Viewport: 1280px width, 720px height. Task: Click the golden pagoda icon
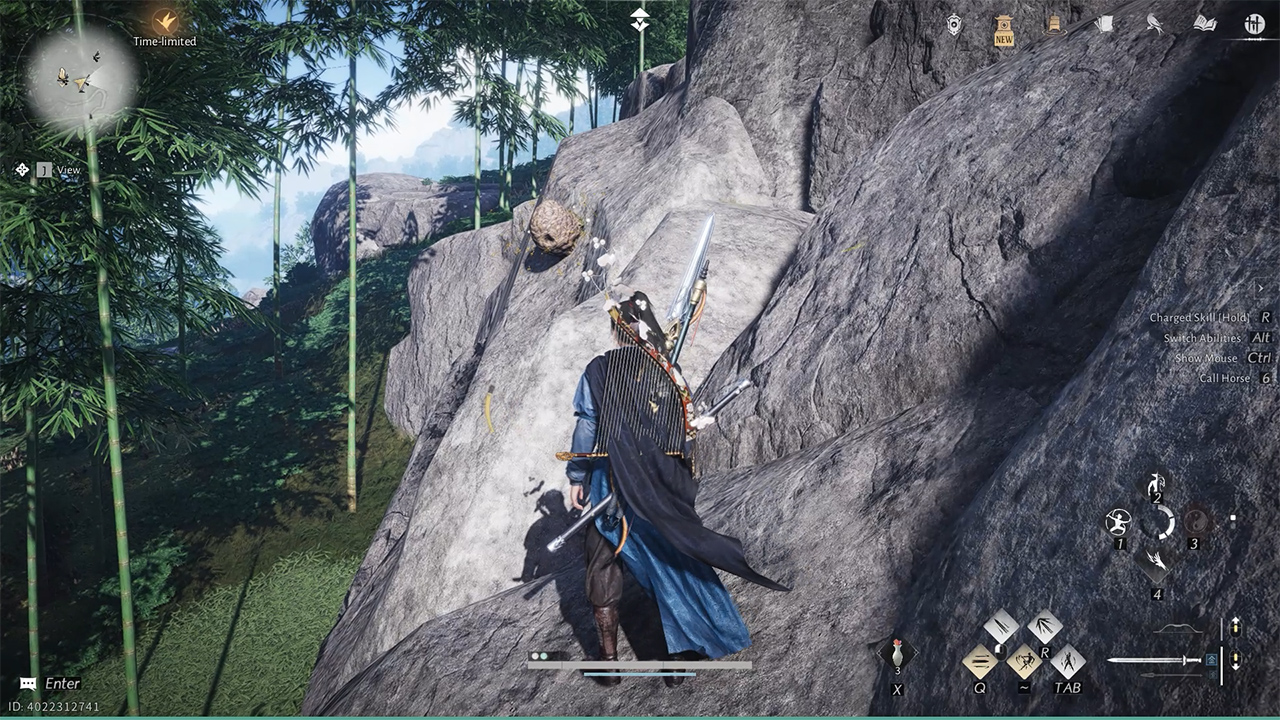(x=1053, y=25)
